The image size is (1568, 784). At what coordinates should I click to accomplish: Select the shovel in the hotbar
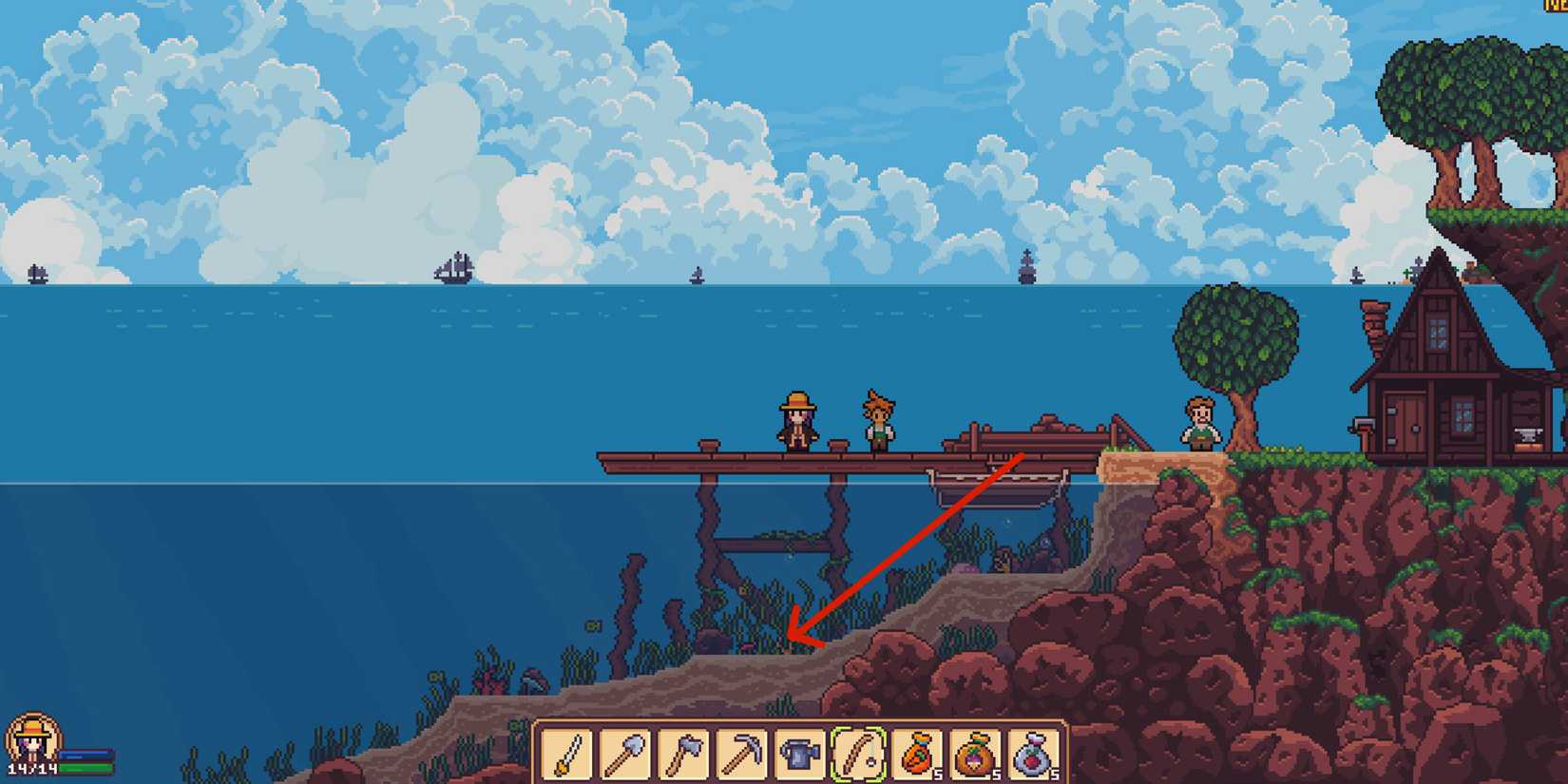tap(627, 753)
